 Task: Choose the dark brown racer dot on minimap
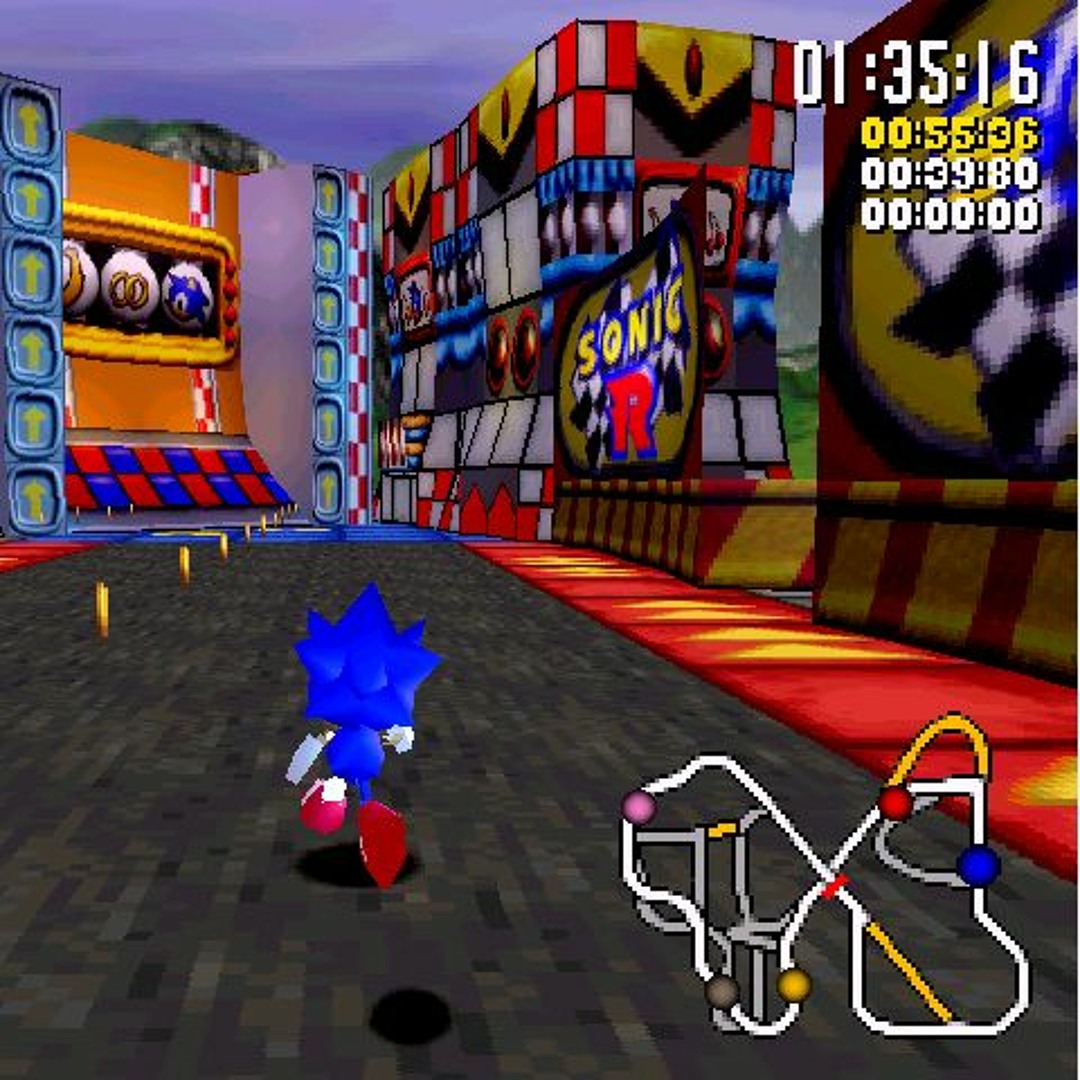(x=721, y=992)
